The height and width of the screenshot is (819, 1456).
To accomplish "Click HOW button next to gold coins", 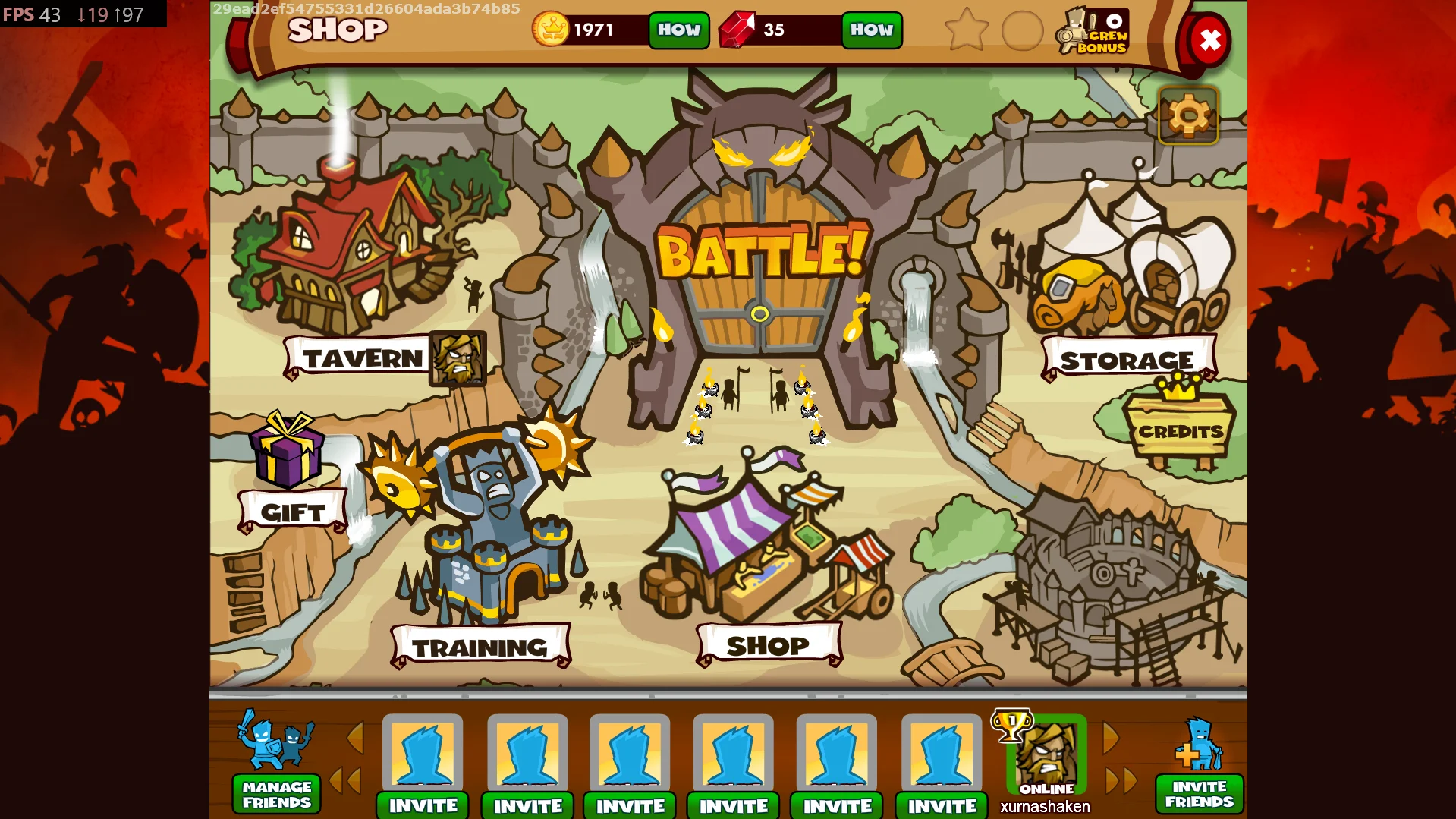I will click(679, 30).
